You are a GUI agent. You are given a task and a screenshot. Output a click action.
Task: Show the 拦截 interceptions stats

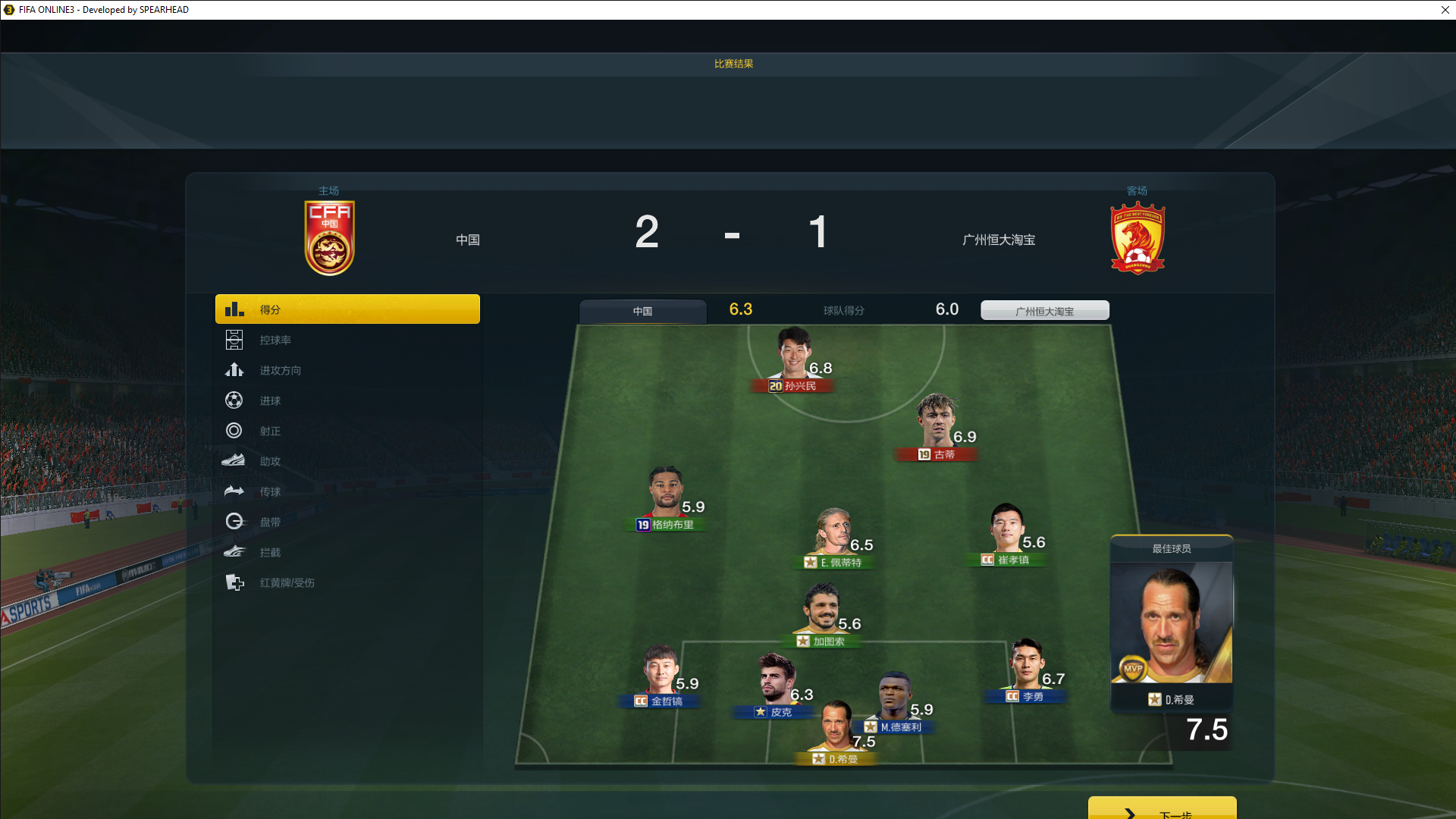[x=270, y=553]
